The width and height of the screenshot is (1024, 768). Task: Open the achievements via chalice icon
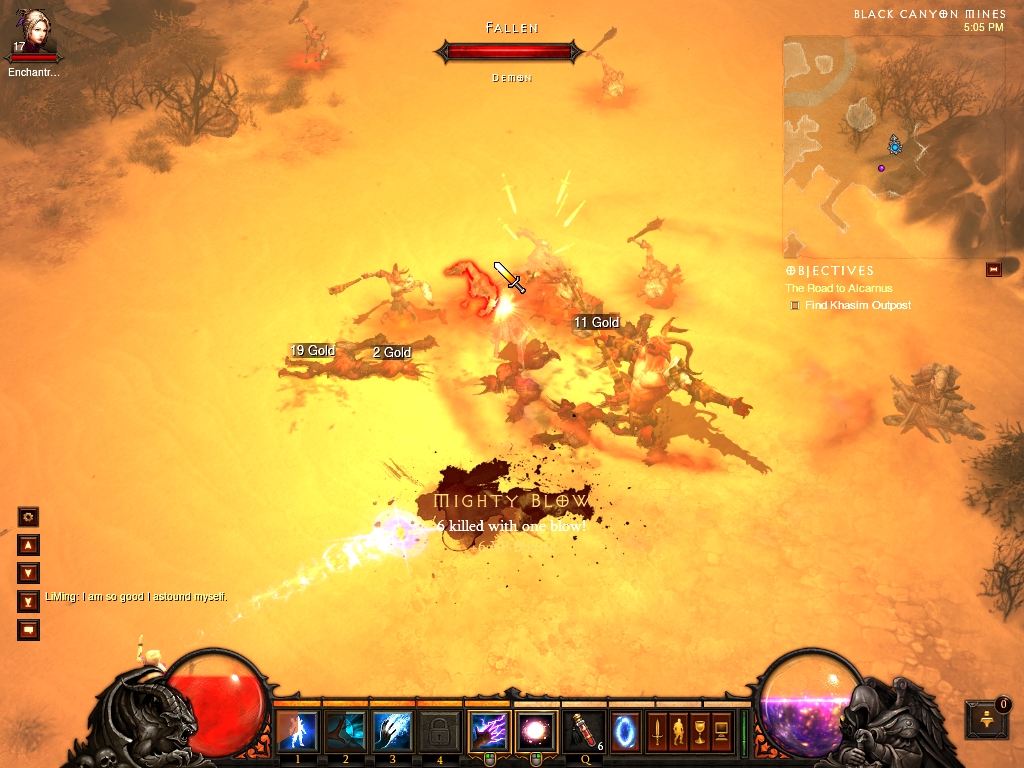[x=700, y=731]
